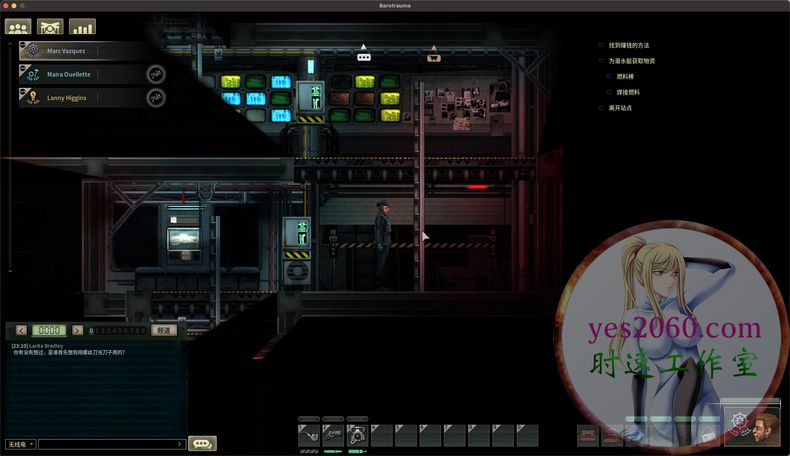Select the first hotbar slot item

point(309,435)
